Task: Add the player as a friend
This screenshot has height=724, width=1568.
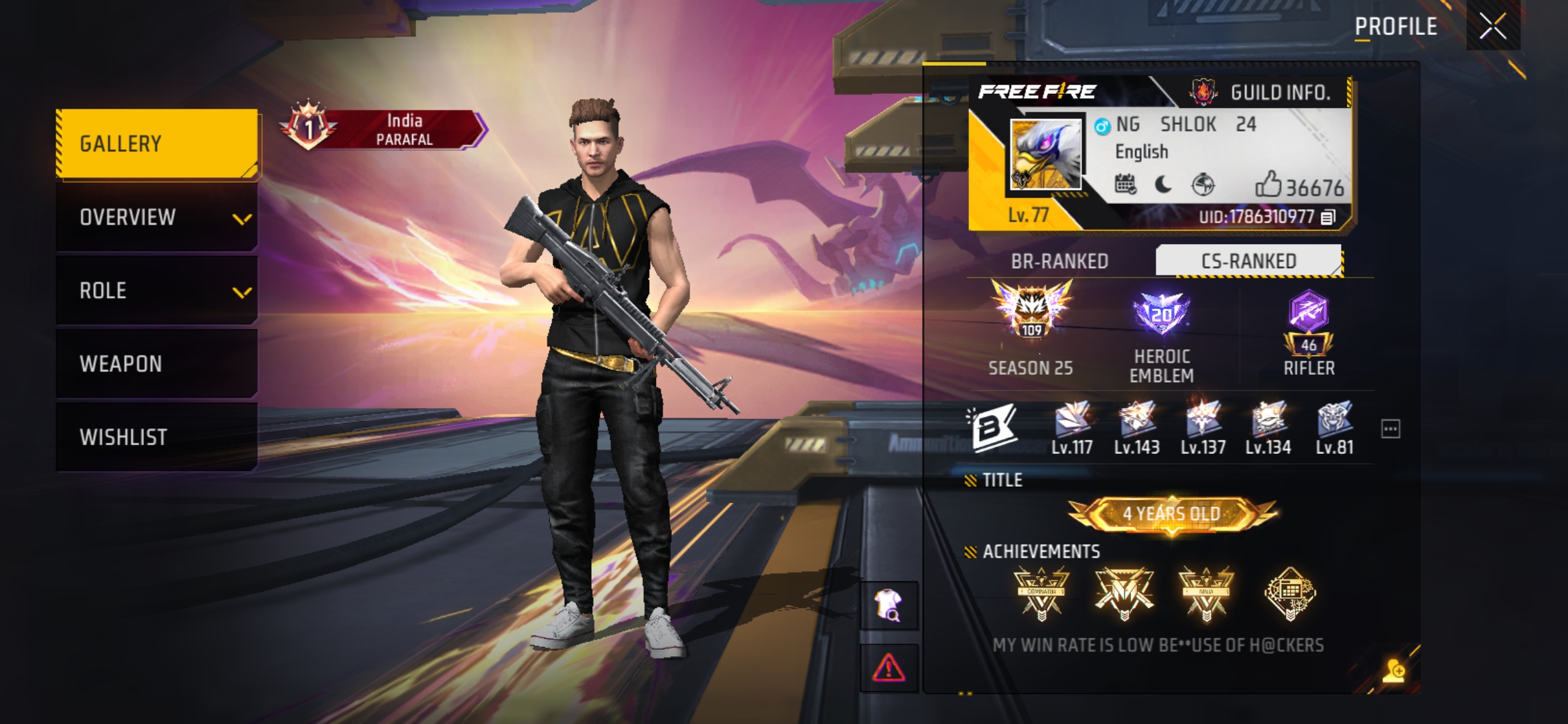Action: point(1394,670)
